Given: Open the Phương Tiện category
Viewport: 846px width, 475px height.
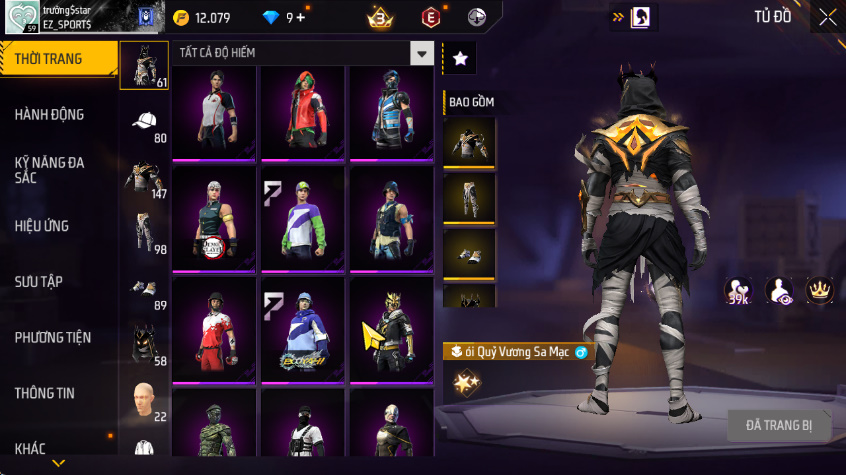Looking at the screenshot, I should (x=51, y=338).
